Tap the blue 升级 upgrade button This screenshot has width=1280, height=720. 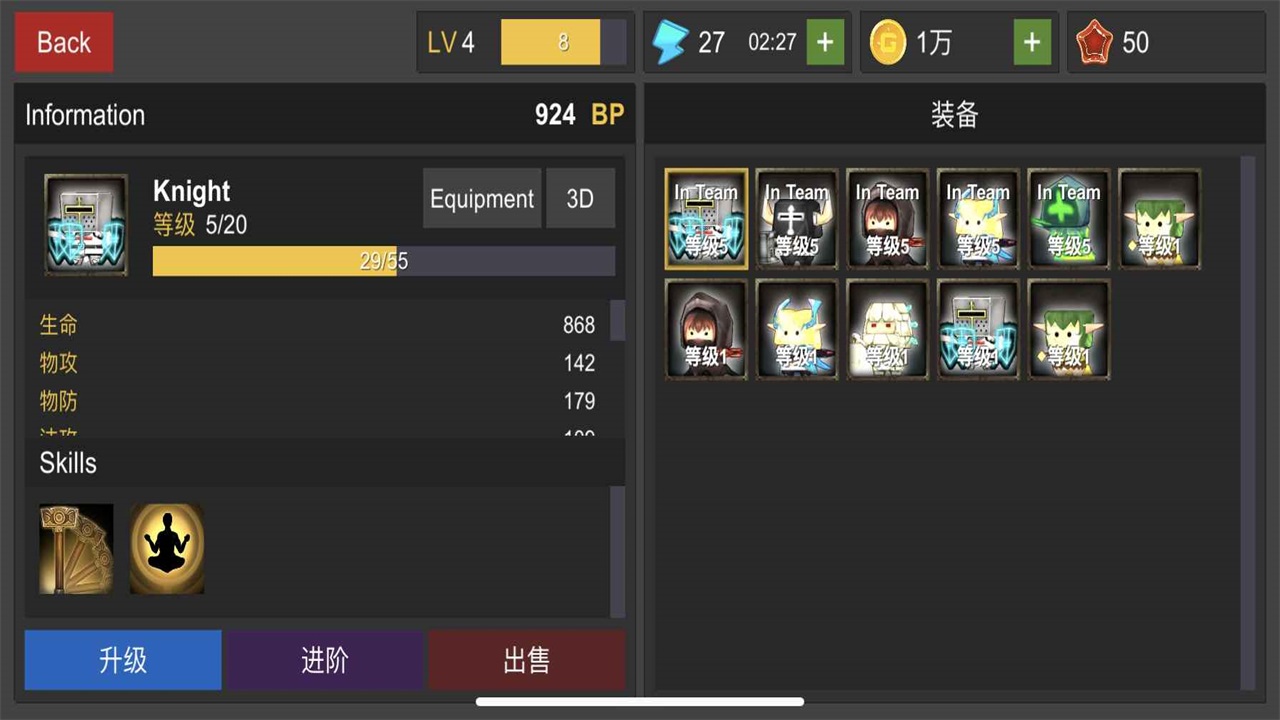click(x=122, y=659)
